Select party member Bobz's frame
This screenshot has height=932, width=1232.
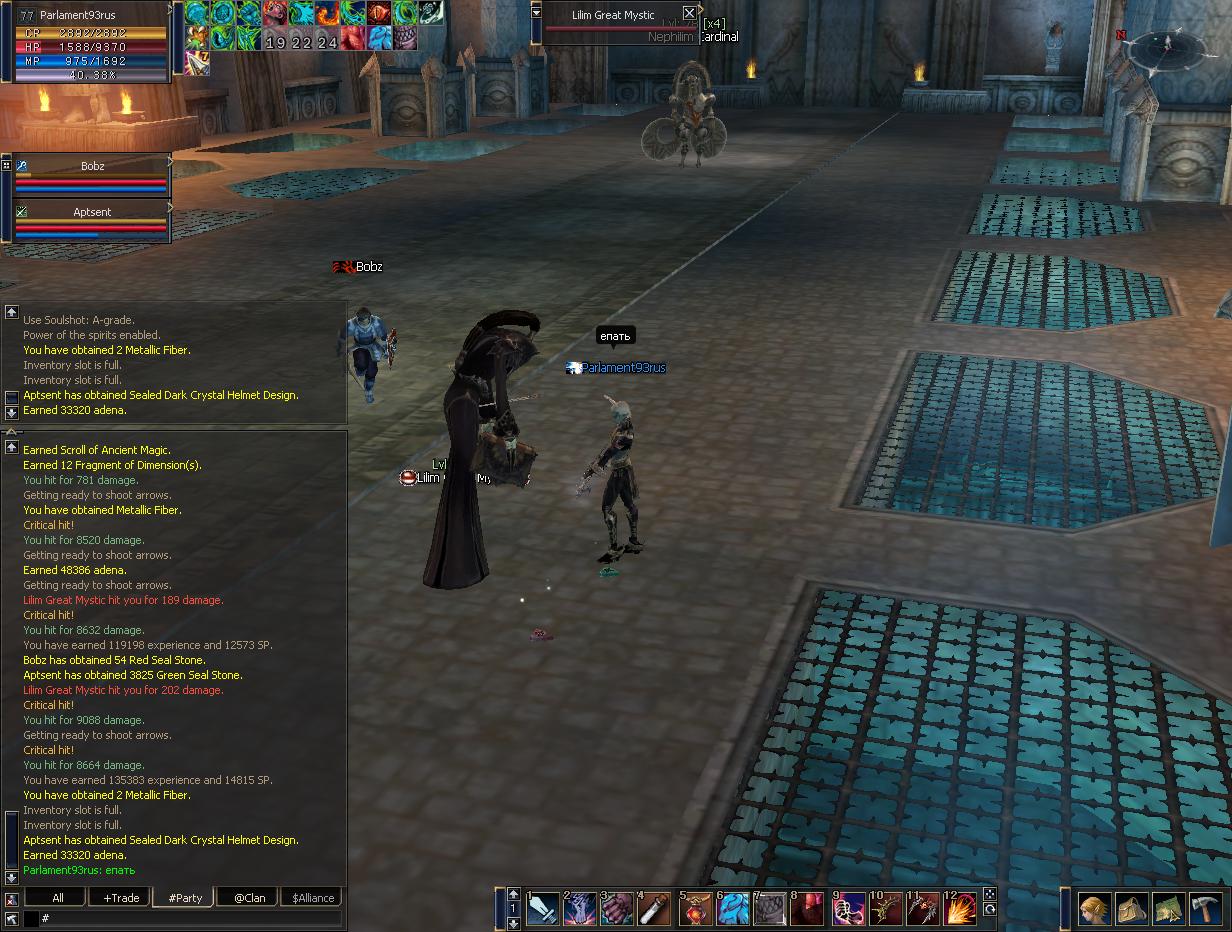click(92, 177)
